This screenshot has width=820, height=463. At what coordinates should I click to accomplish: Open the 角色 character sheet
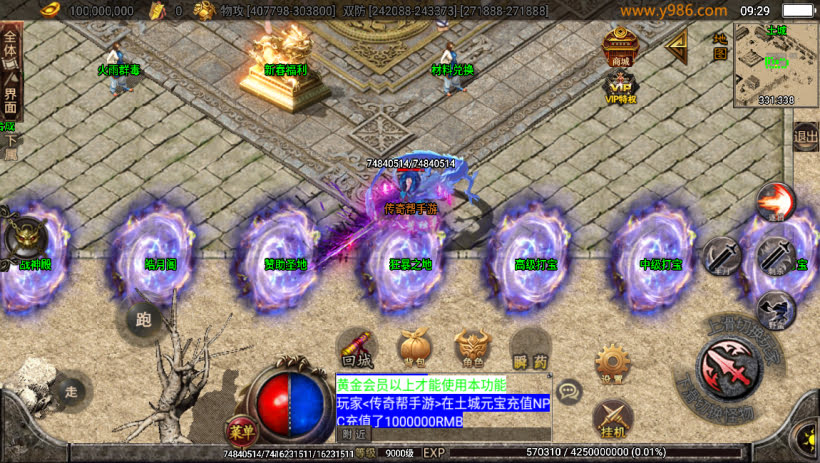coord(472,347)
